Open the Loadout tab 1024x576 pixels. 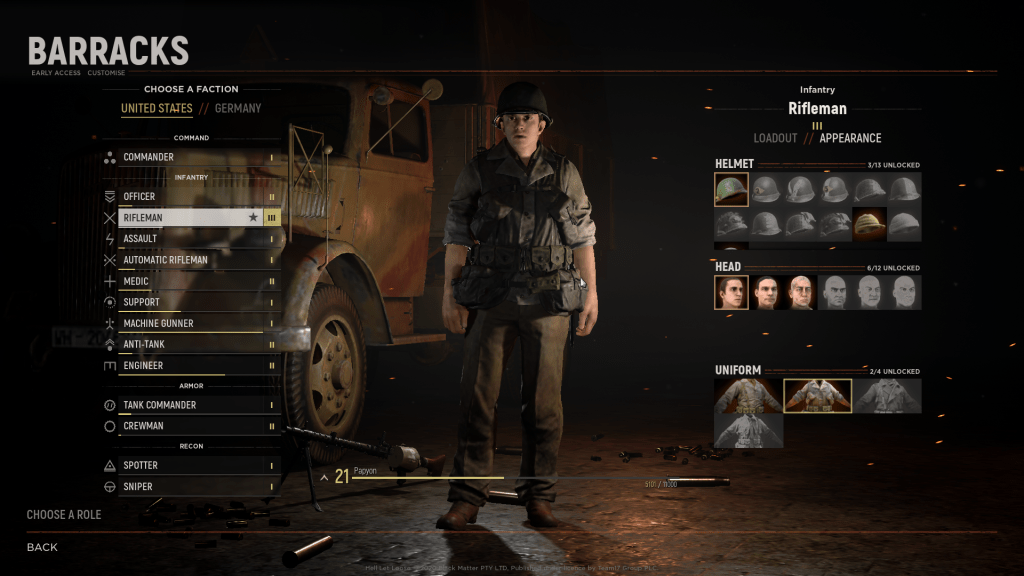pyautogui.click(x=775, y=138)
